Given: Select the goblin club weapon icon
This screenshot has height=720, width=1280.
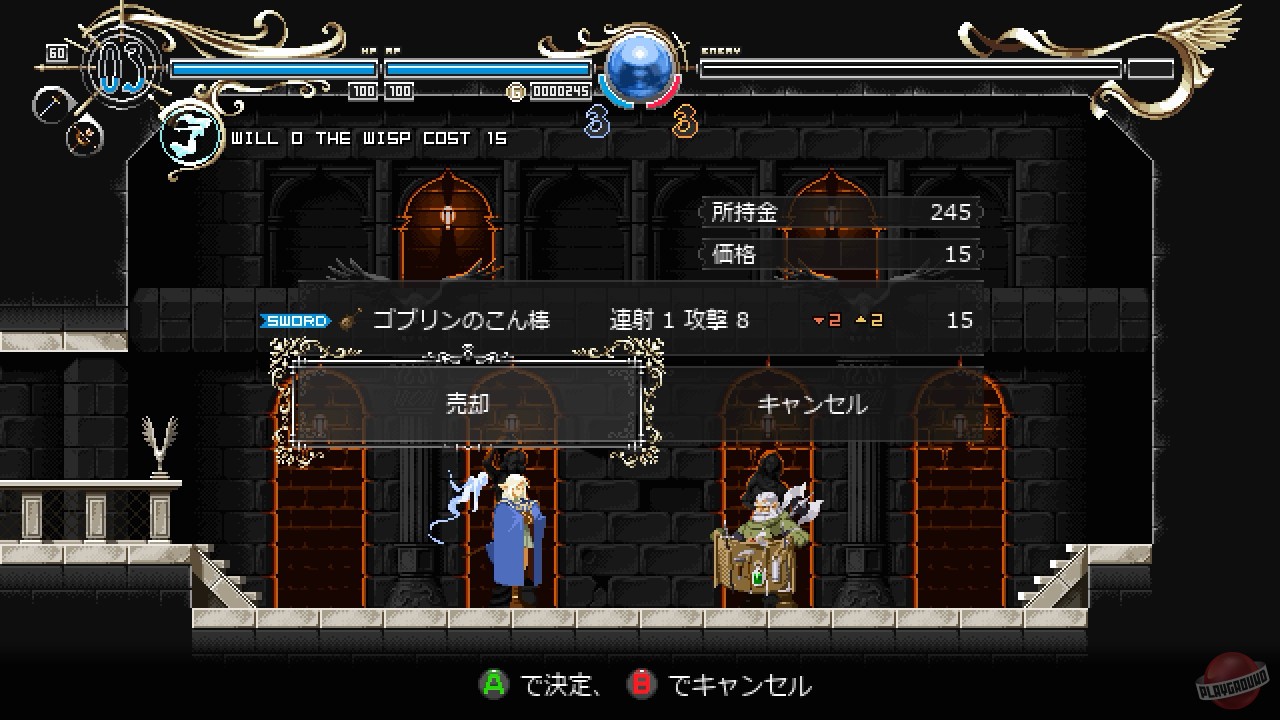Looking at the screenshot, I should coord(346,320).
